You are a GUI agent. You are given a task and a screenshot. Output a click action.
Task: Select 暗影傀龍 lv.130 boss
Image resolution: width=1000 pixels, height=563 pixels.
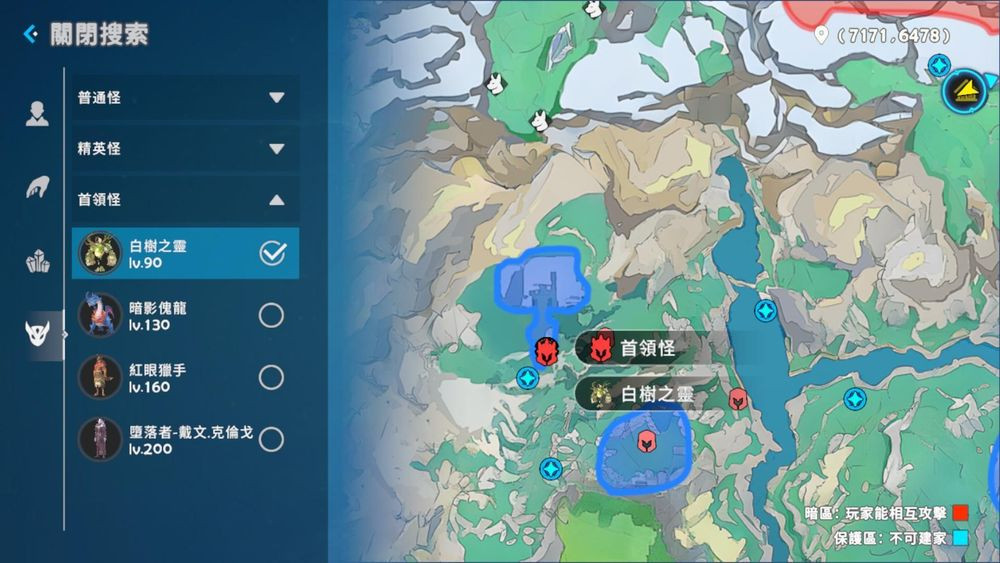point(271,316)
